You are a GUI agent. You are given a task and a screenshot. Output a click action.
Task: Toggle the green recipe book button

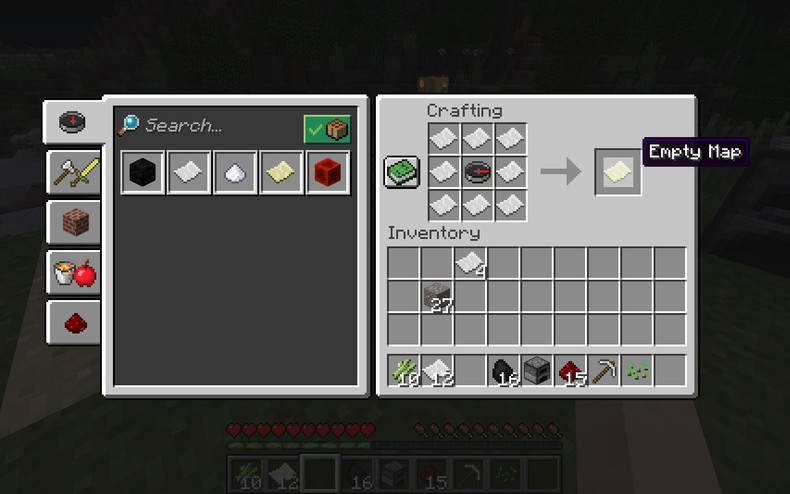[x=402, y=172]
